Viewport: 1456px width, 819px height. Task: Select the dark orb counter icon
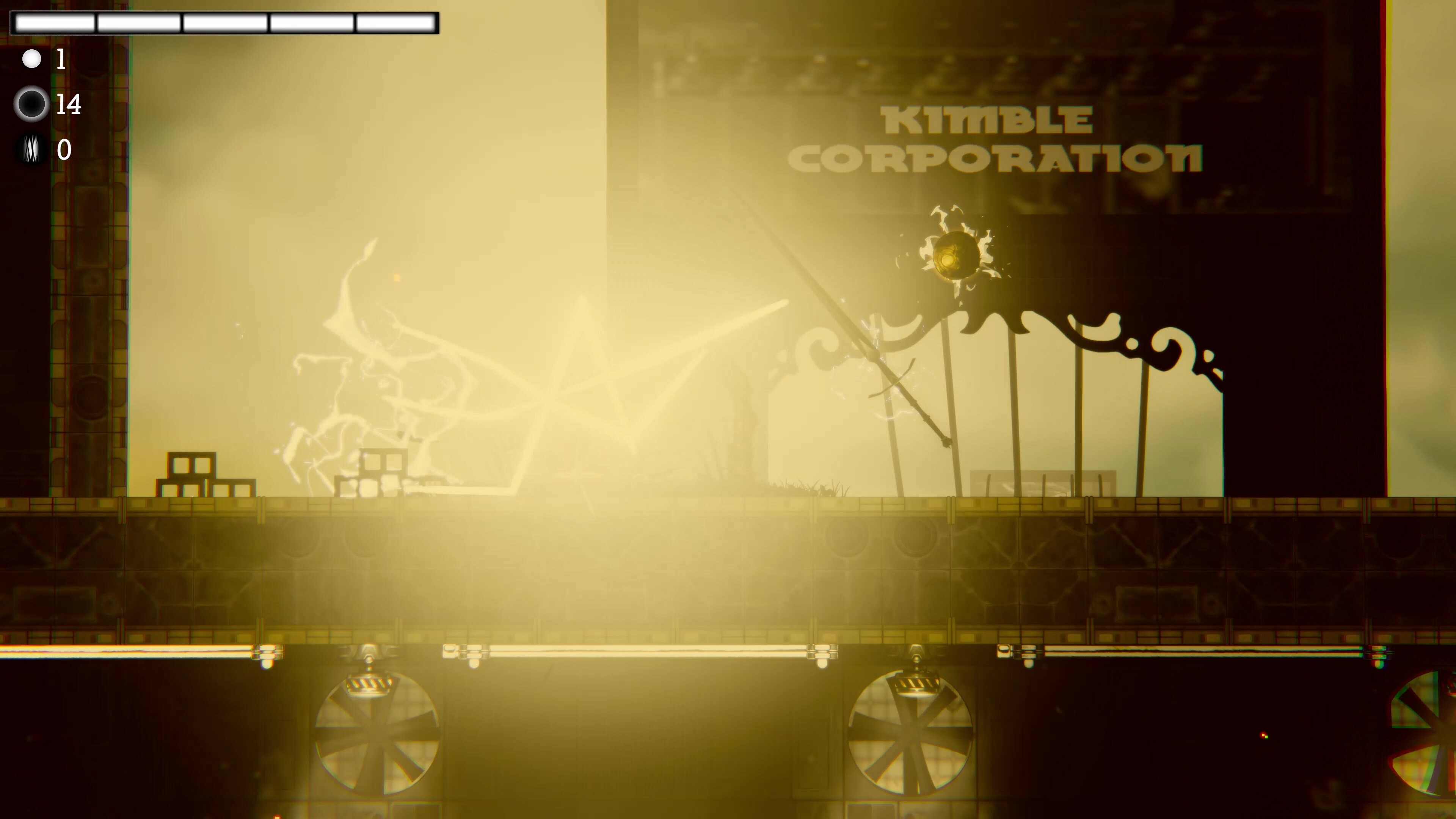[x=32, y=104]
